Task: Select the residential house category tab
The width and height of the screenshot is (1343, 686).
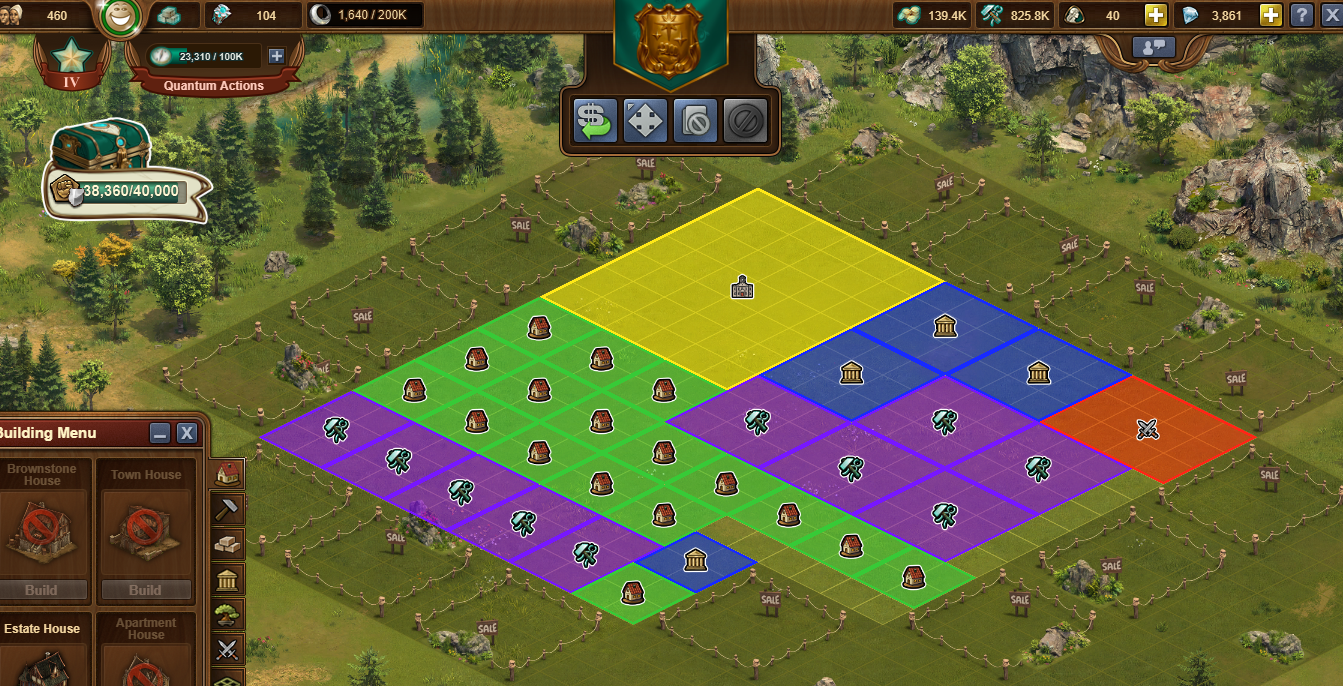Action: (x=229, y=473)
